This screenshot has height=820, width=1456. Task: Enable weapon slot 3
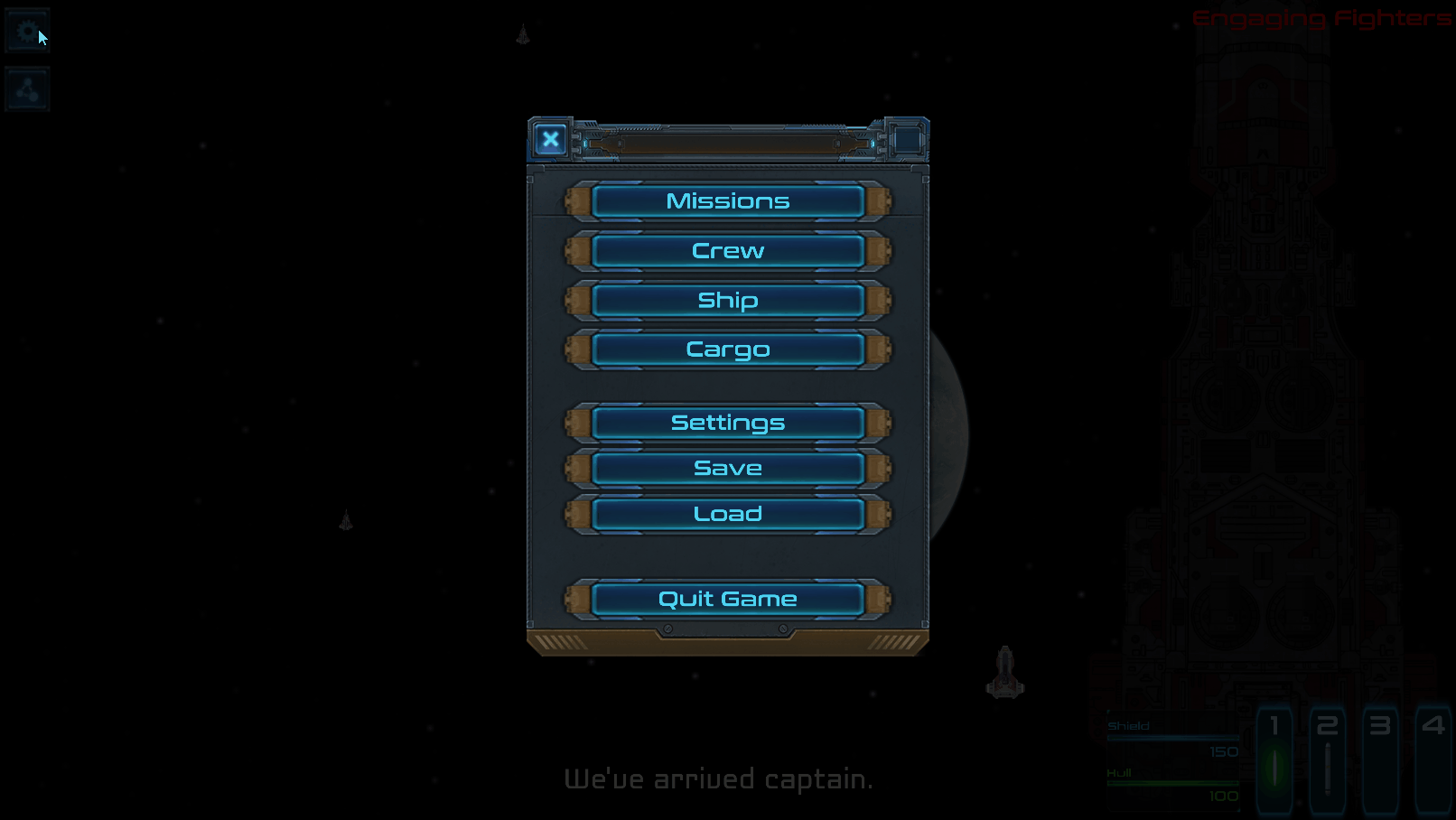[1380, 757]
